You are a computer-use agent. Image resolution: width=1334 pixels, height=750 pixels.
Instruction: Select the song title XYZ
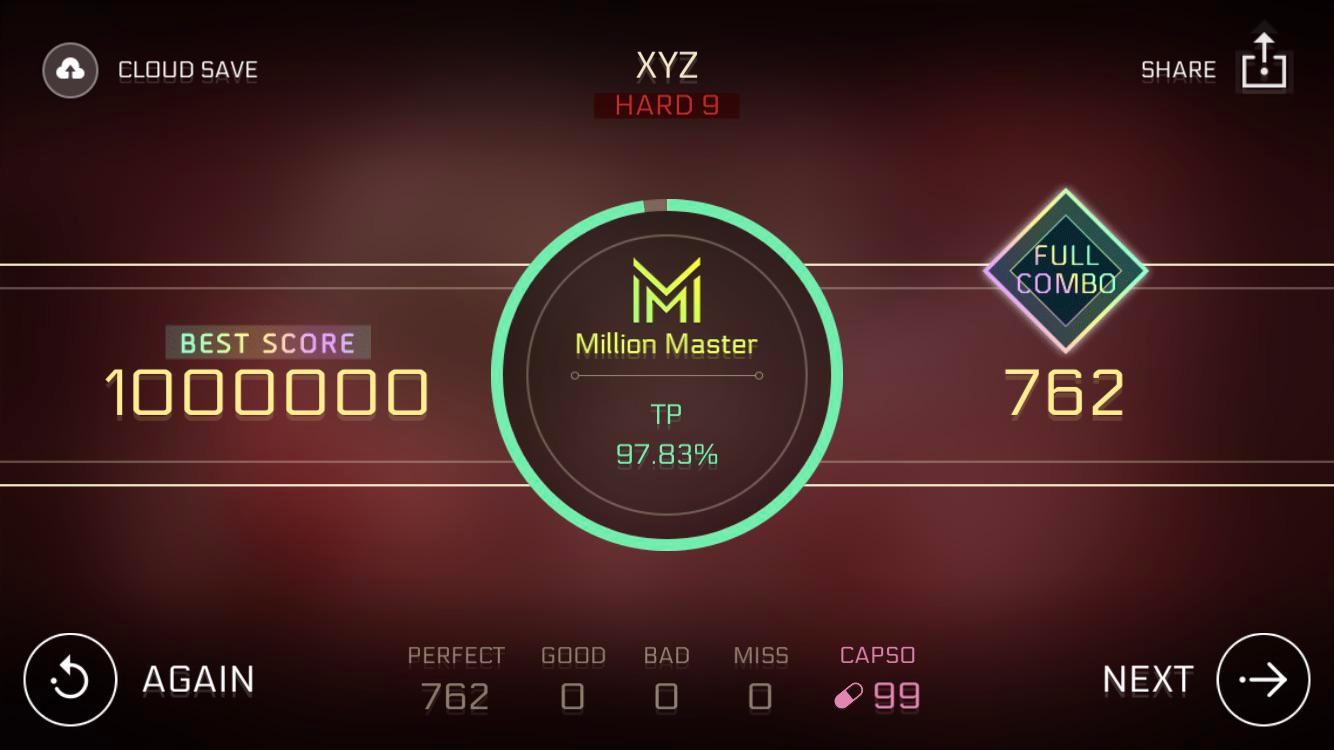(x=666, y=65)
